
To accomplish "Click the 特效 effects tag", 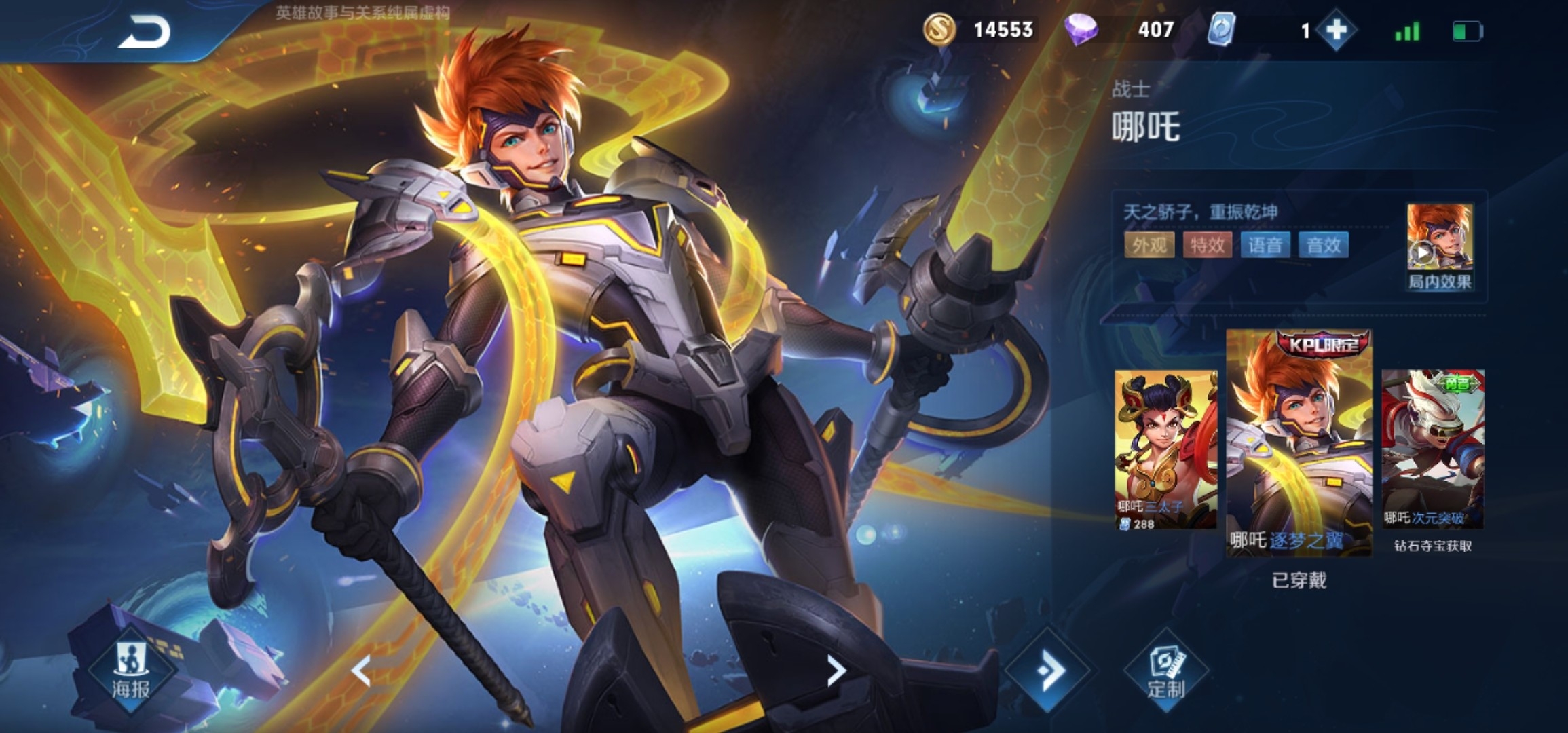I will click(x=1207, y=245).
